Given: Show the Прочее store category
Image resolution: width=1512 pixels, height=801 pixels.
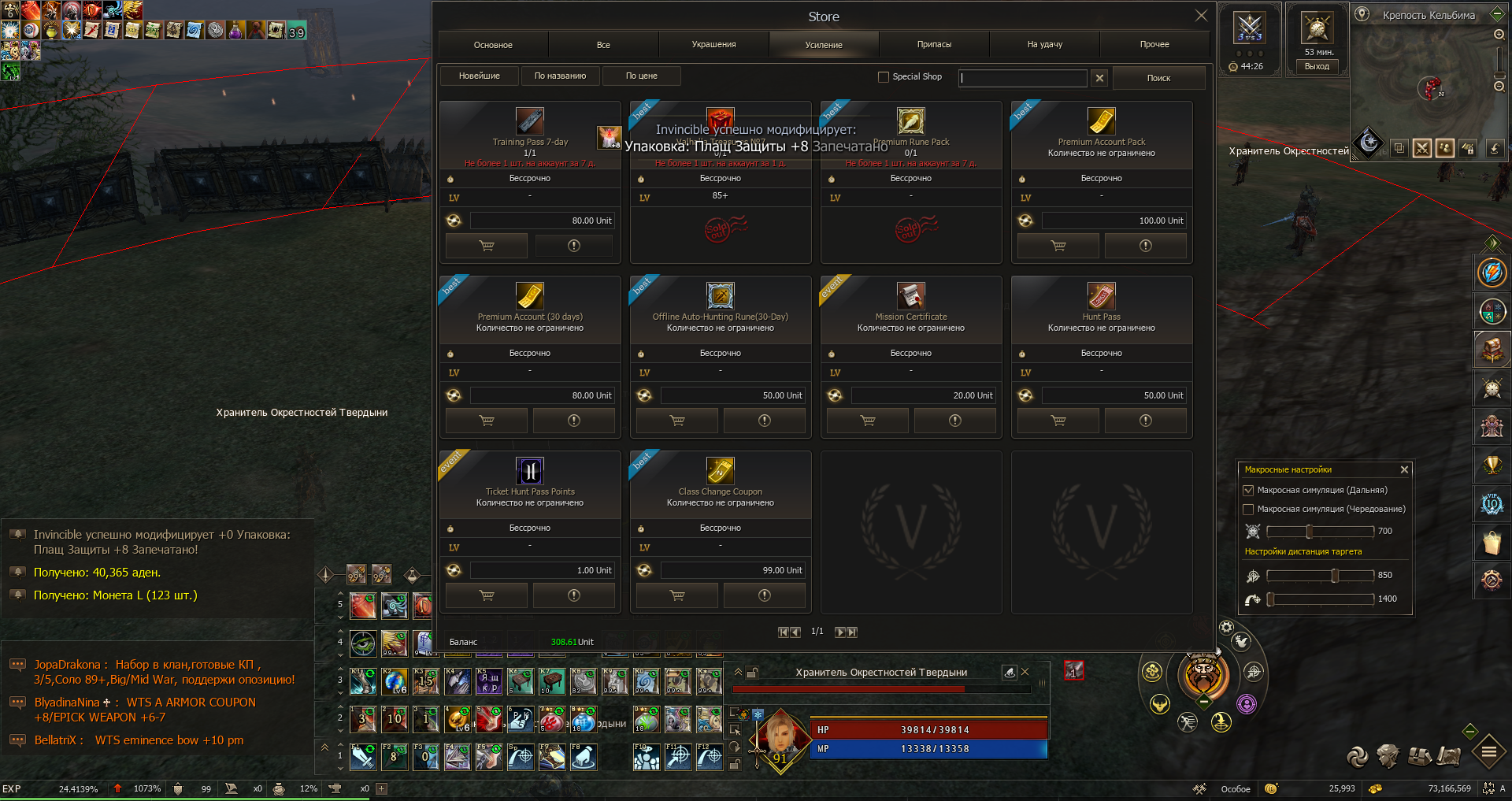Looking at the screenshot, I should point(1154,45).
